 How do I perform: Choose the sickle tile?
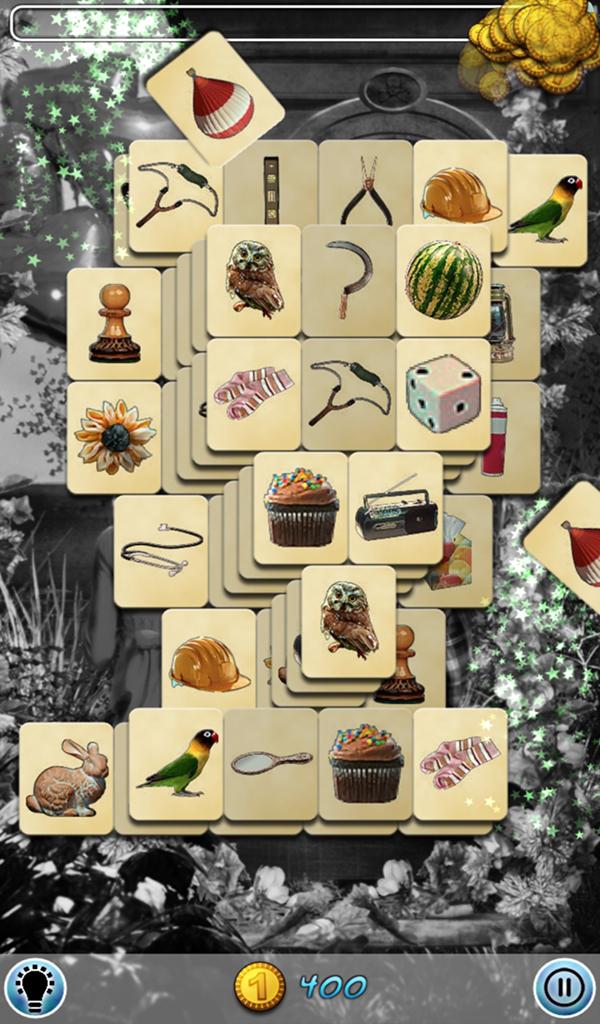pos(350,280)
